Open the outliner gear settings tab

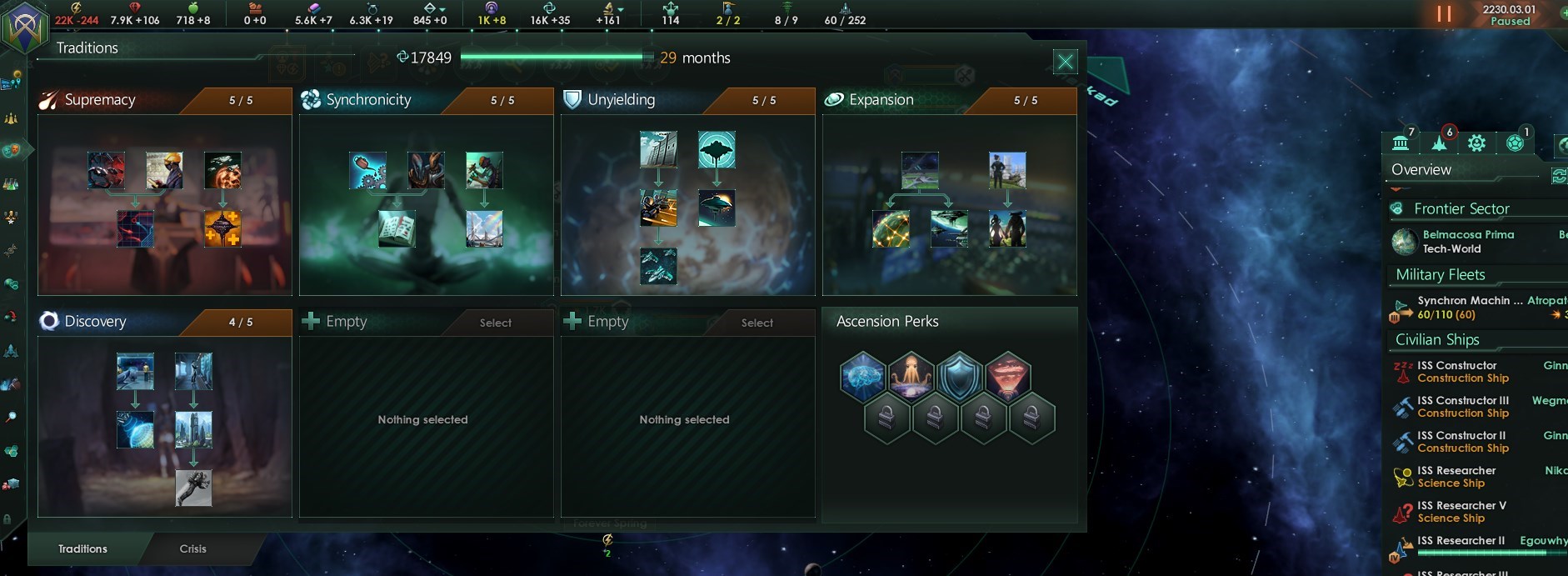[1476, 143]
